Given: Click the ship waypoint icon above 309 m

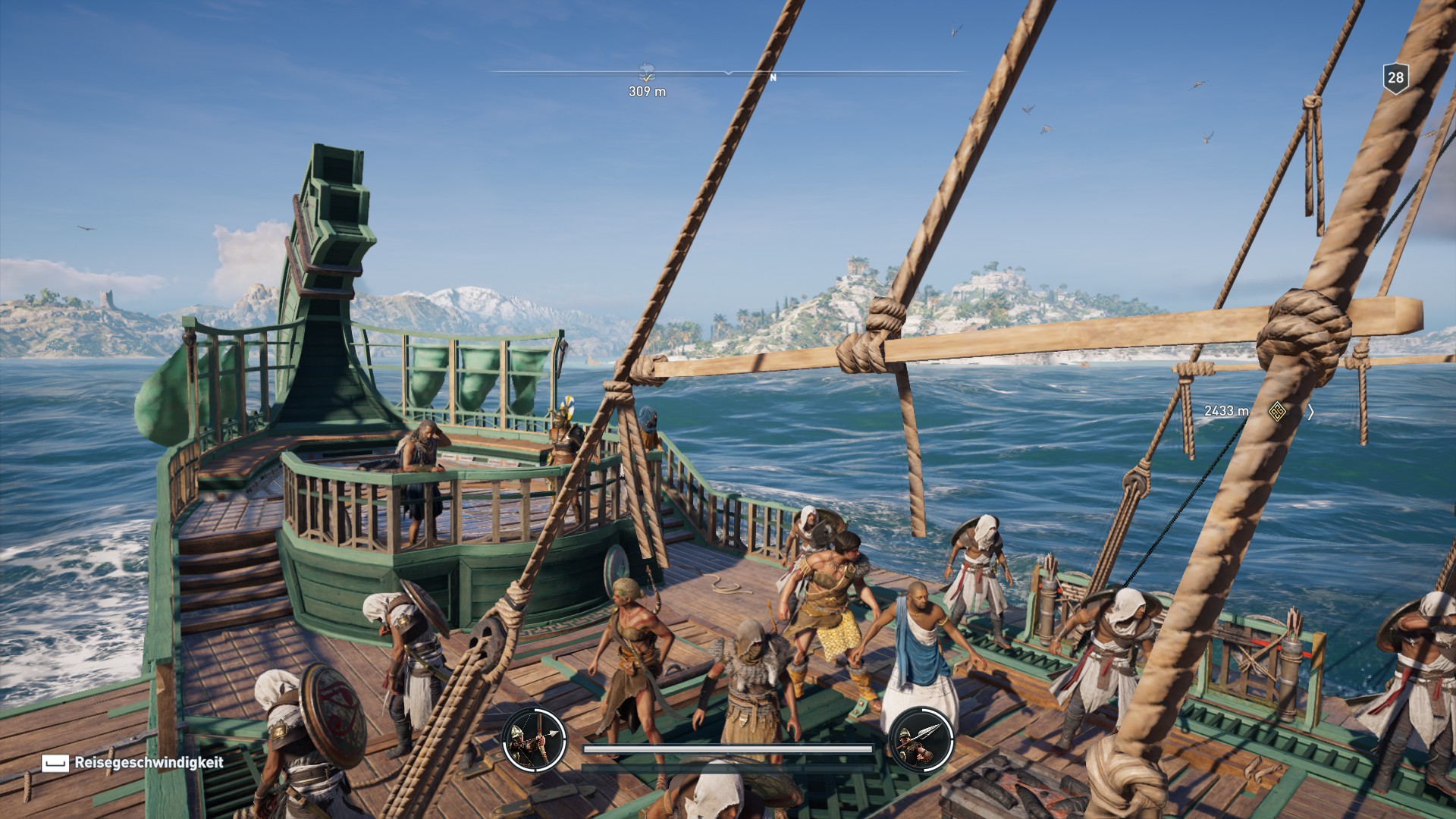Looking at the screenshot, I should click(x=645, y=68).
